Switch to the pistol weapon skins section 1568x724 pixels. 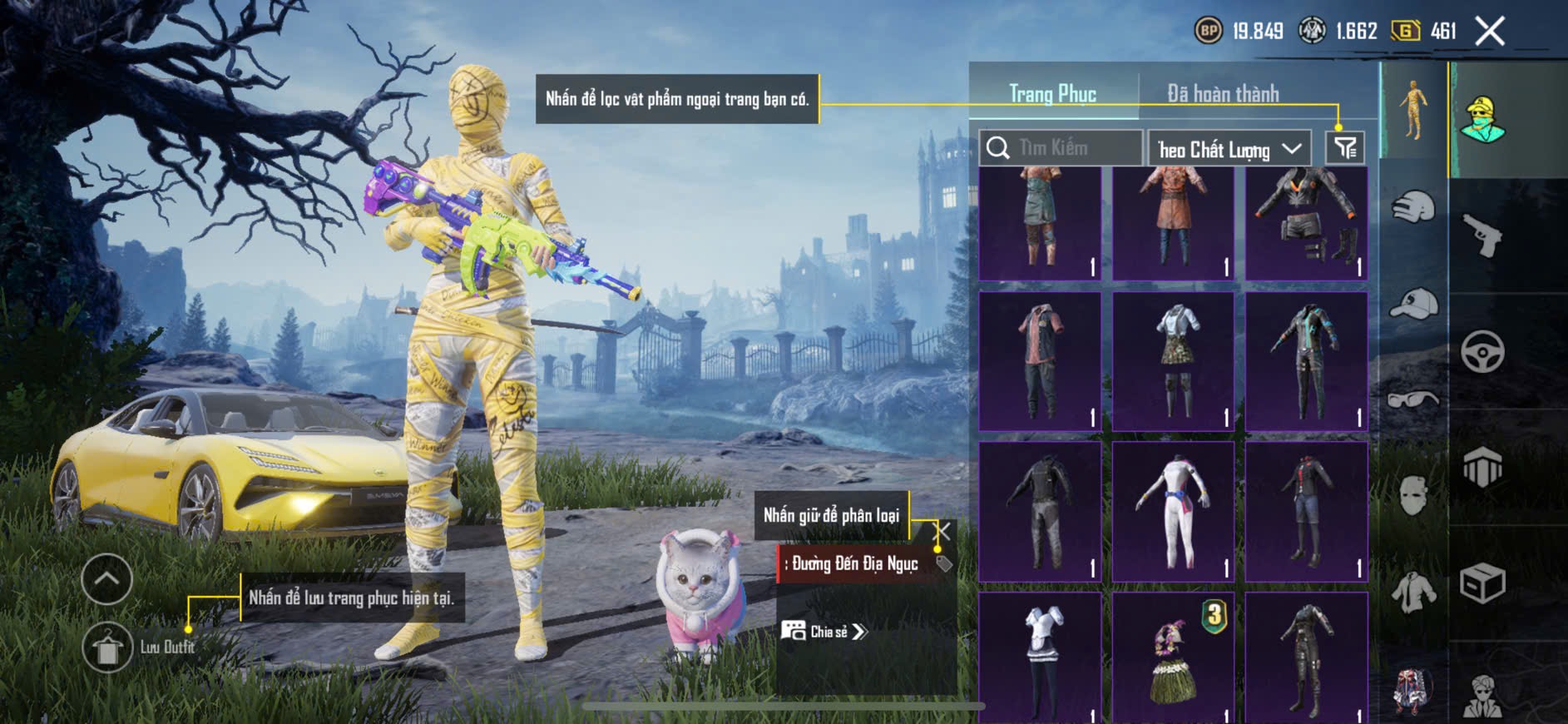pos(1482,236)
